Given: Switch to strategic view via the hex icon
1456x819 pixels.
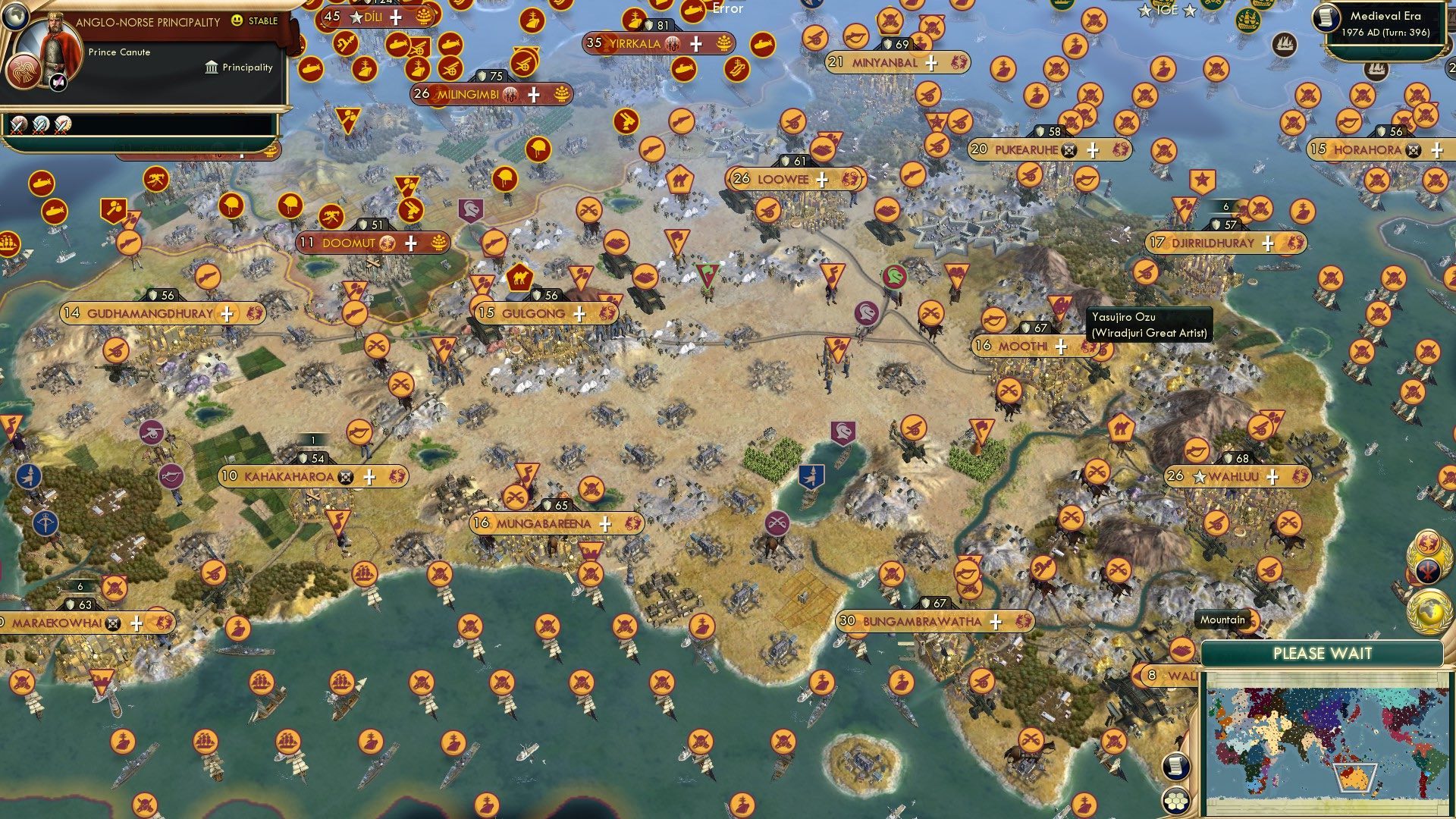Looking at the screenshot, I should click(x=1175, y=802).
